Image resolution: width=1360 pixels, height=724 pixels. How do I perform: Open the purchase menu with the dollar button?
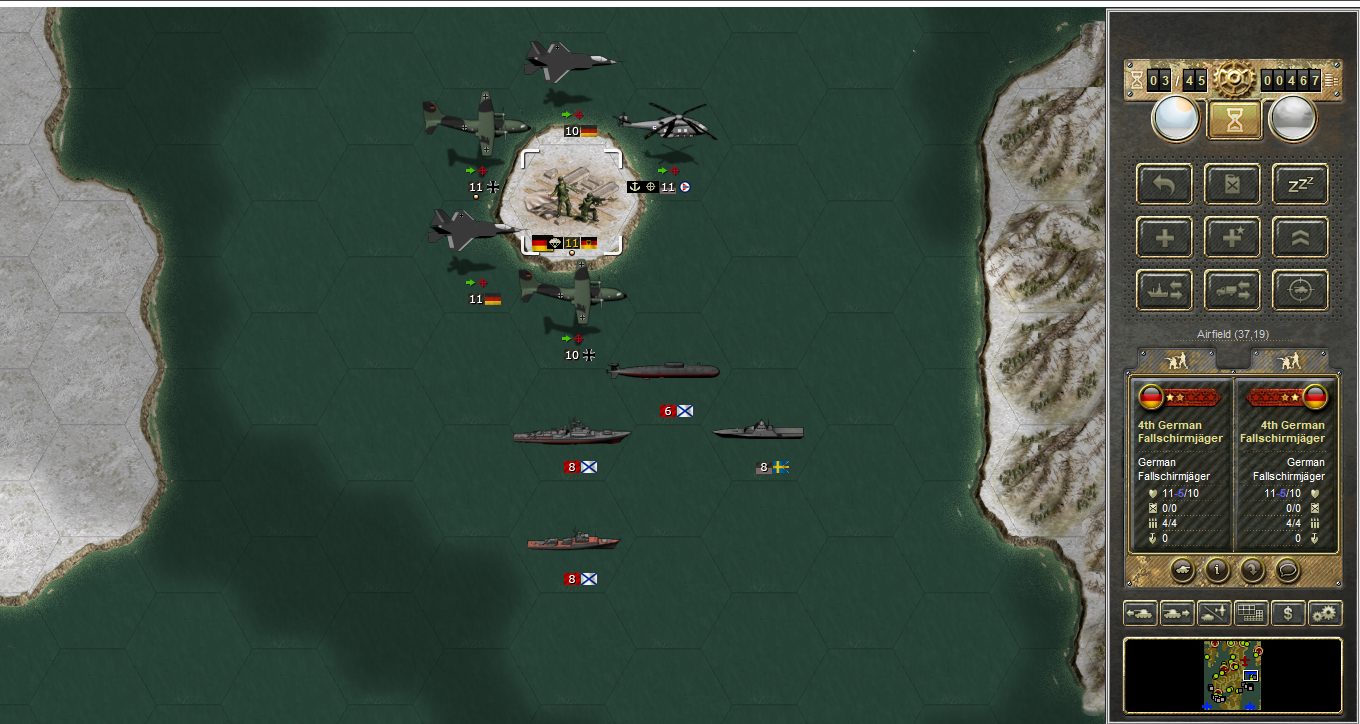point(1288,613)
